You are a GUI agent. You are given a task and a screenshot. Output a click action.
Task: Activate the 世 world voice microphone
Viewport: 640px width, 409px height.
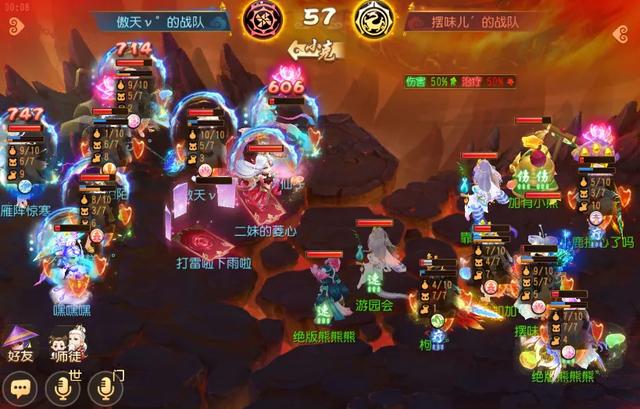point(65,388)
